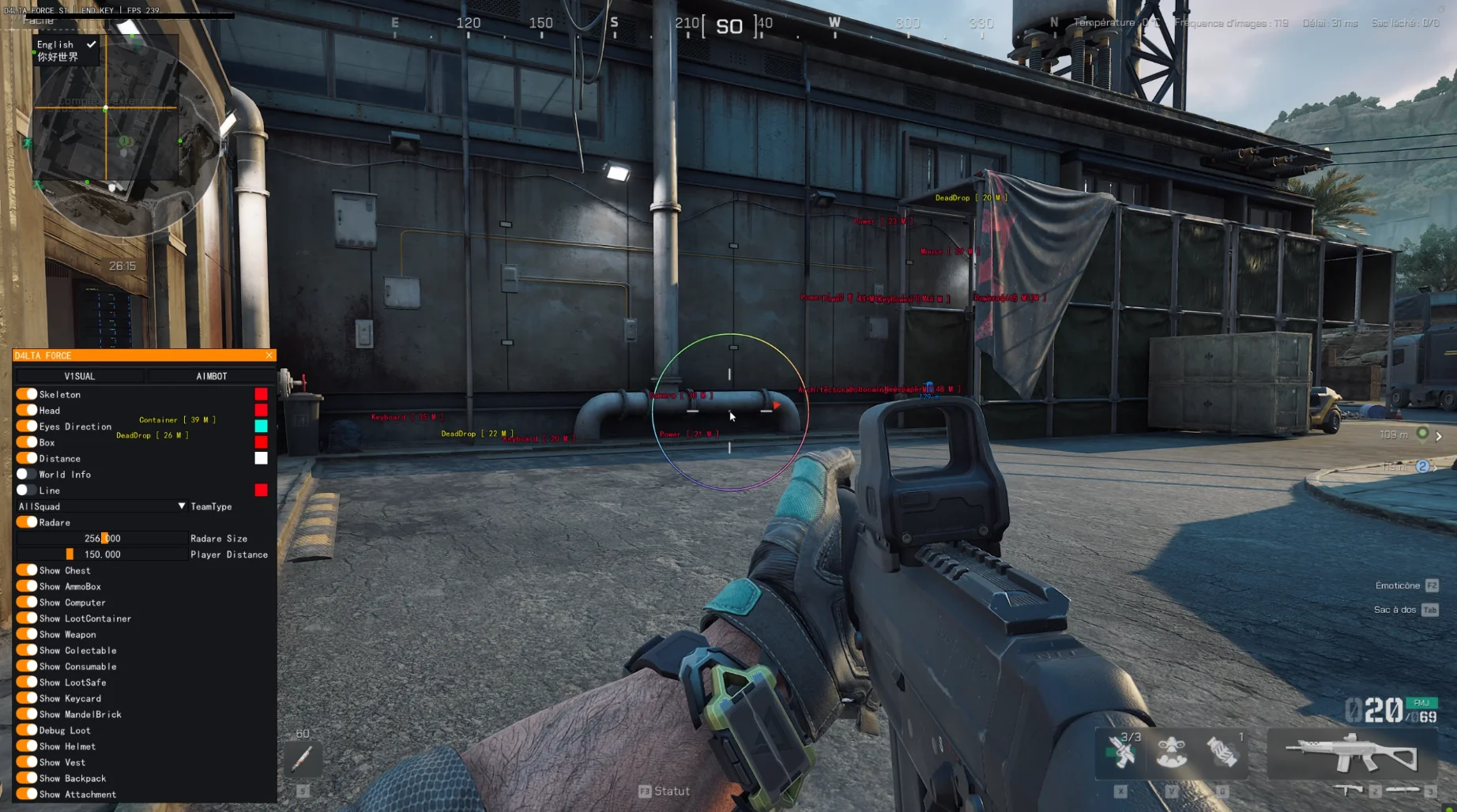1457x812 pixels.
Task: Close the D4LTA FORCE overlay panel
Action: click(x=269, y=355)
